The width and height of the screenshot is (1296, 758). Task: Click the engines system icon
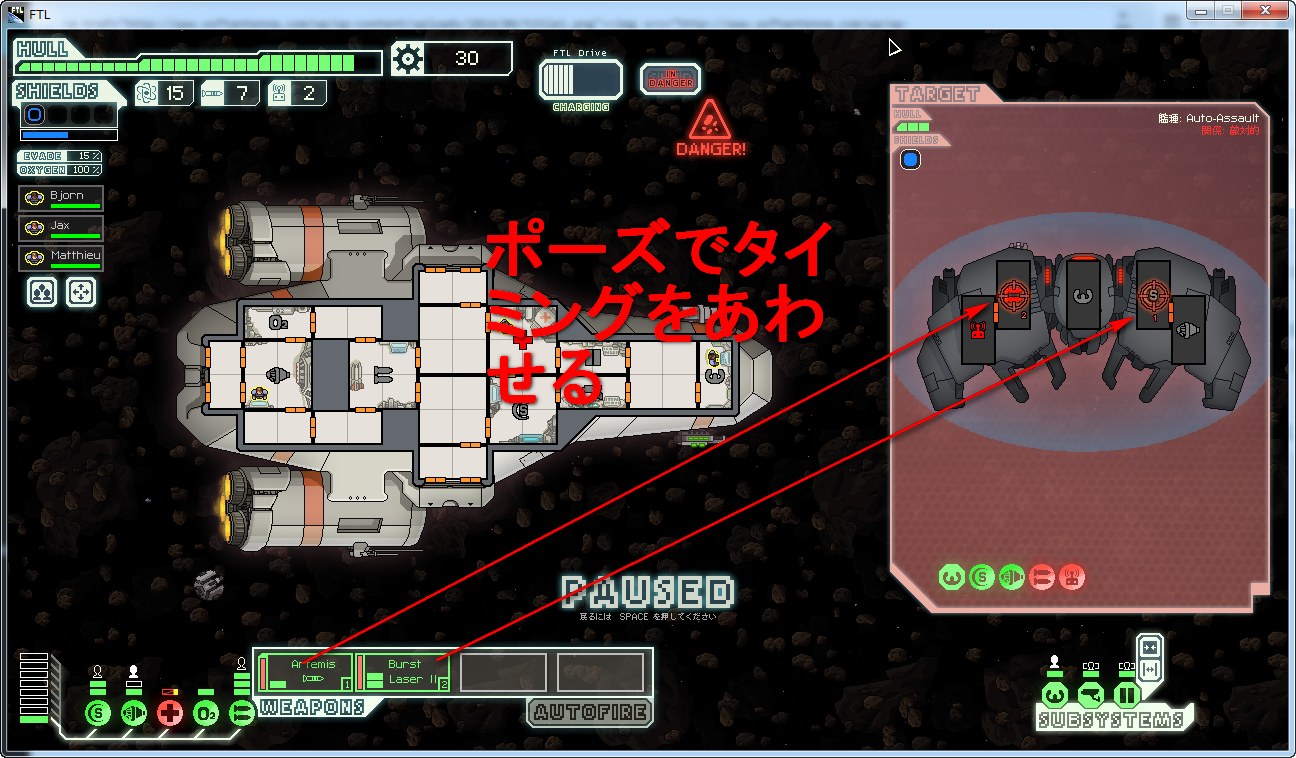click(x=134, y=713)
